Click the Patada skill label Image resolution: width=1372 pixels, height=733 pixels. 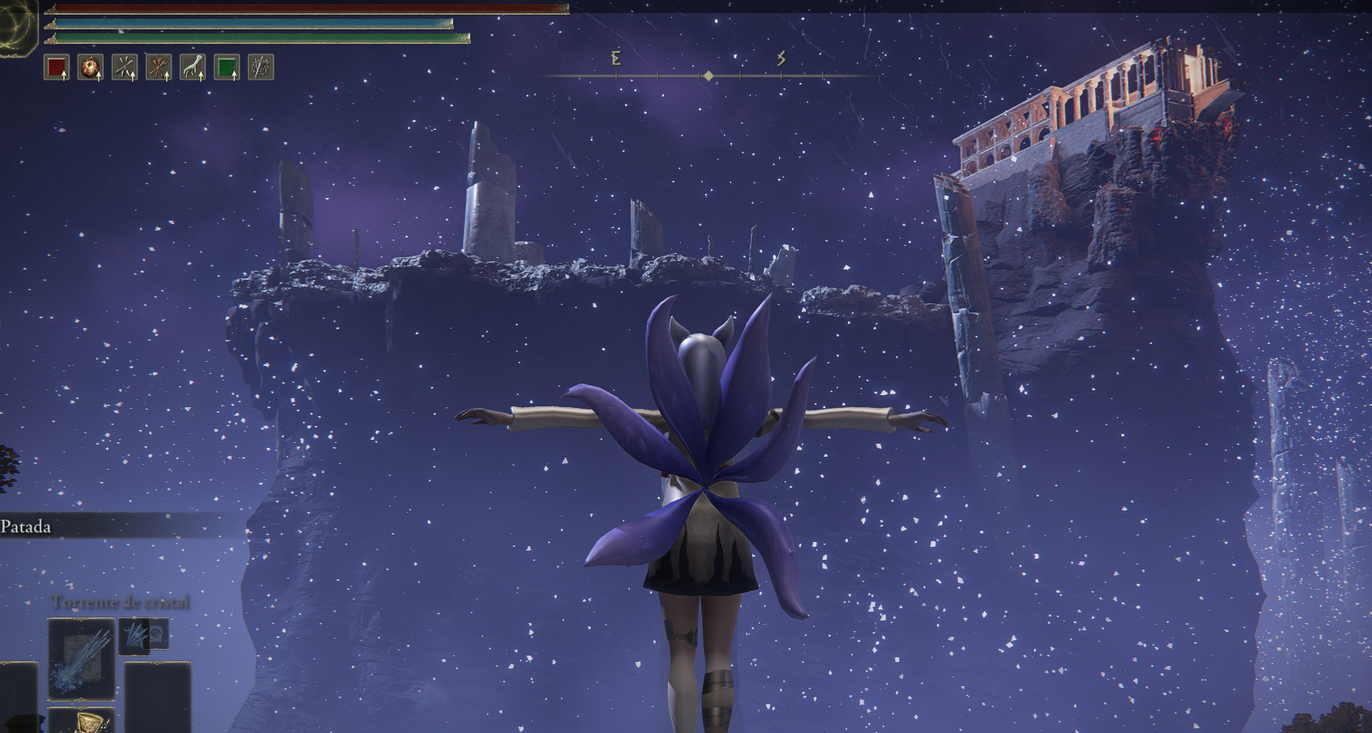[x=27, y=526]
